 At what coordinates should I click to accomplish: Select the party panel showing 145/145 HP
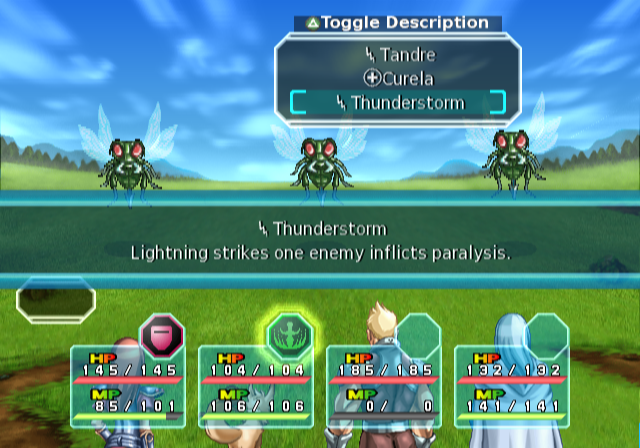click(x=126, y=385)
